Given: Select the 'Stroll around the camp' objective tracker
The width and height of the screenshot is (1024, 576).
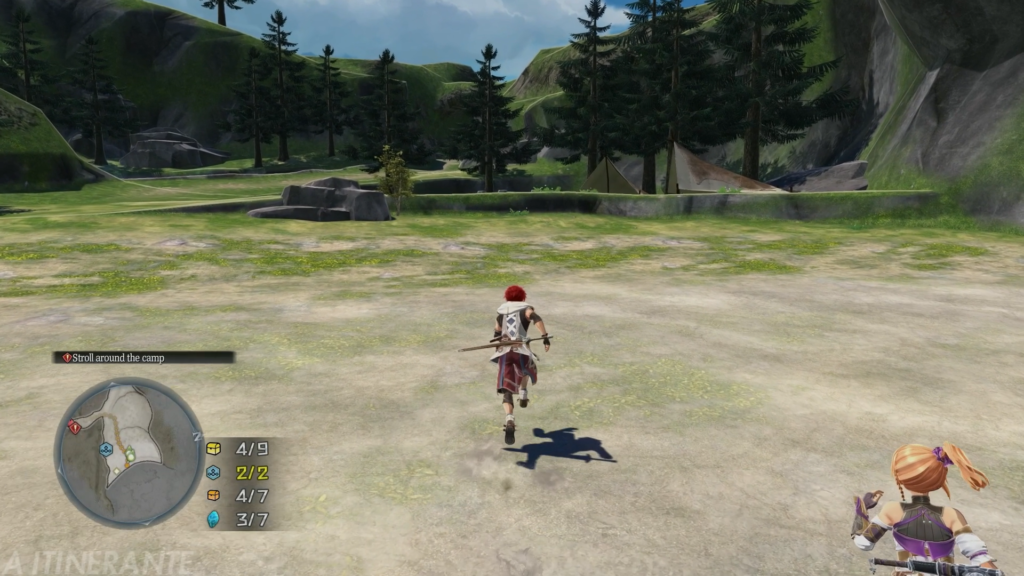Looking at the screenshot, I should [143, 357].
